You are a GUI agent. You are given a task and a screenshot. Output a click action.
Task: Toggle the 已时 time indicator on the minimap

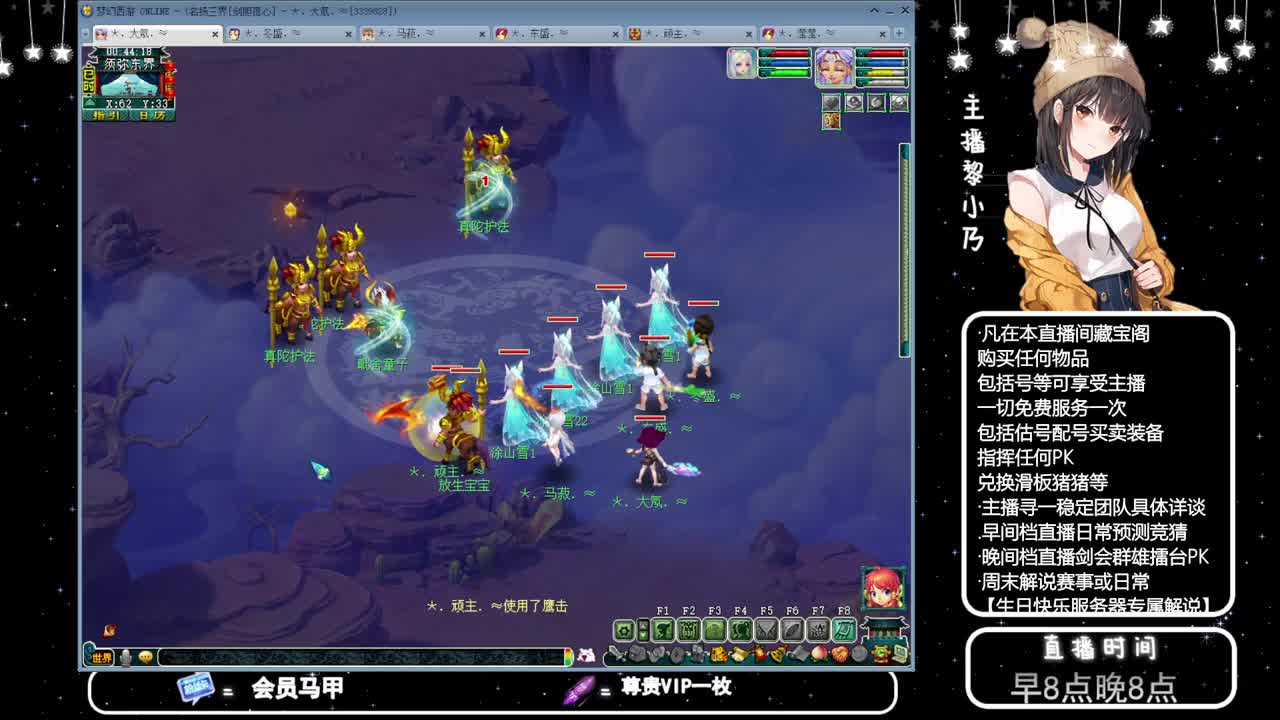click(88, 80)
